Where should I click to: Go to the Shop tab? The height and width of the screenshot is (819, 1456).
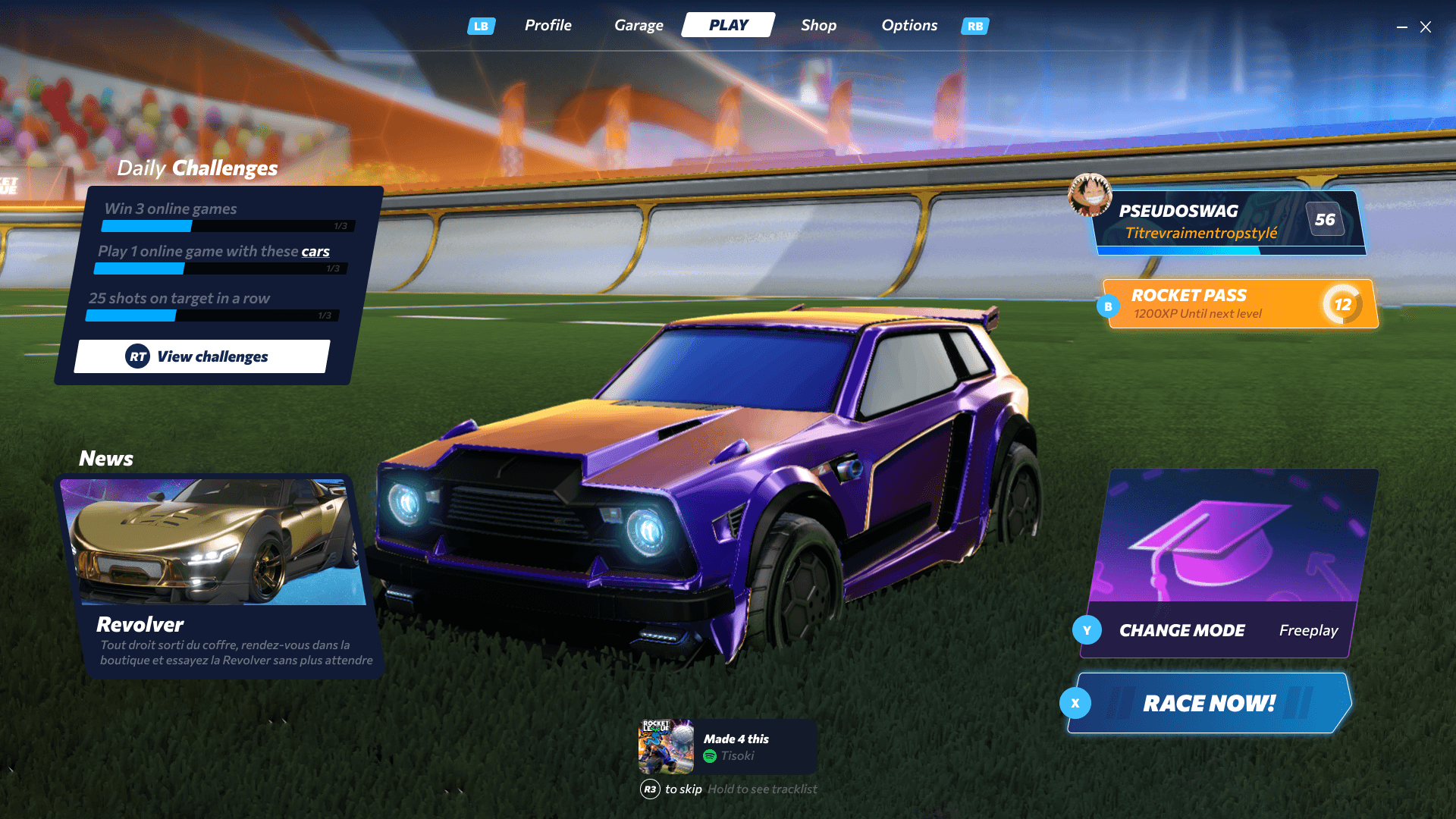(818, 25)
